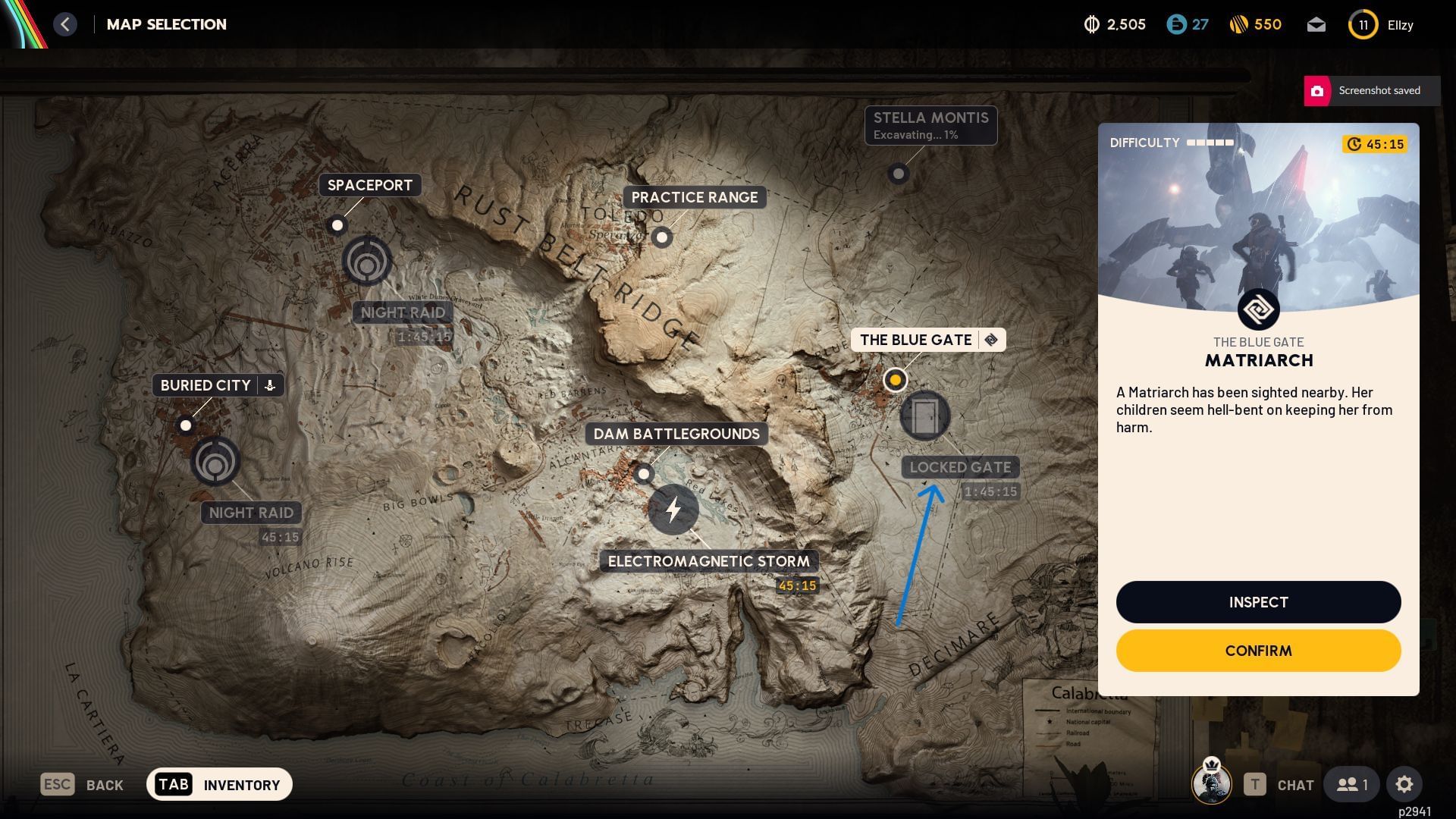Click the clock icon beside the 45:15 timer
The width and height of the screenshot is (1456, 819).
click(1354, 143)
